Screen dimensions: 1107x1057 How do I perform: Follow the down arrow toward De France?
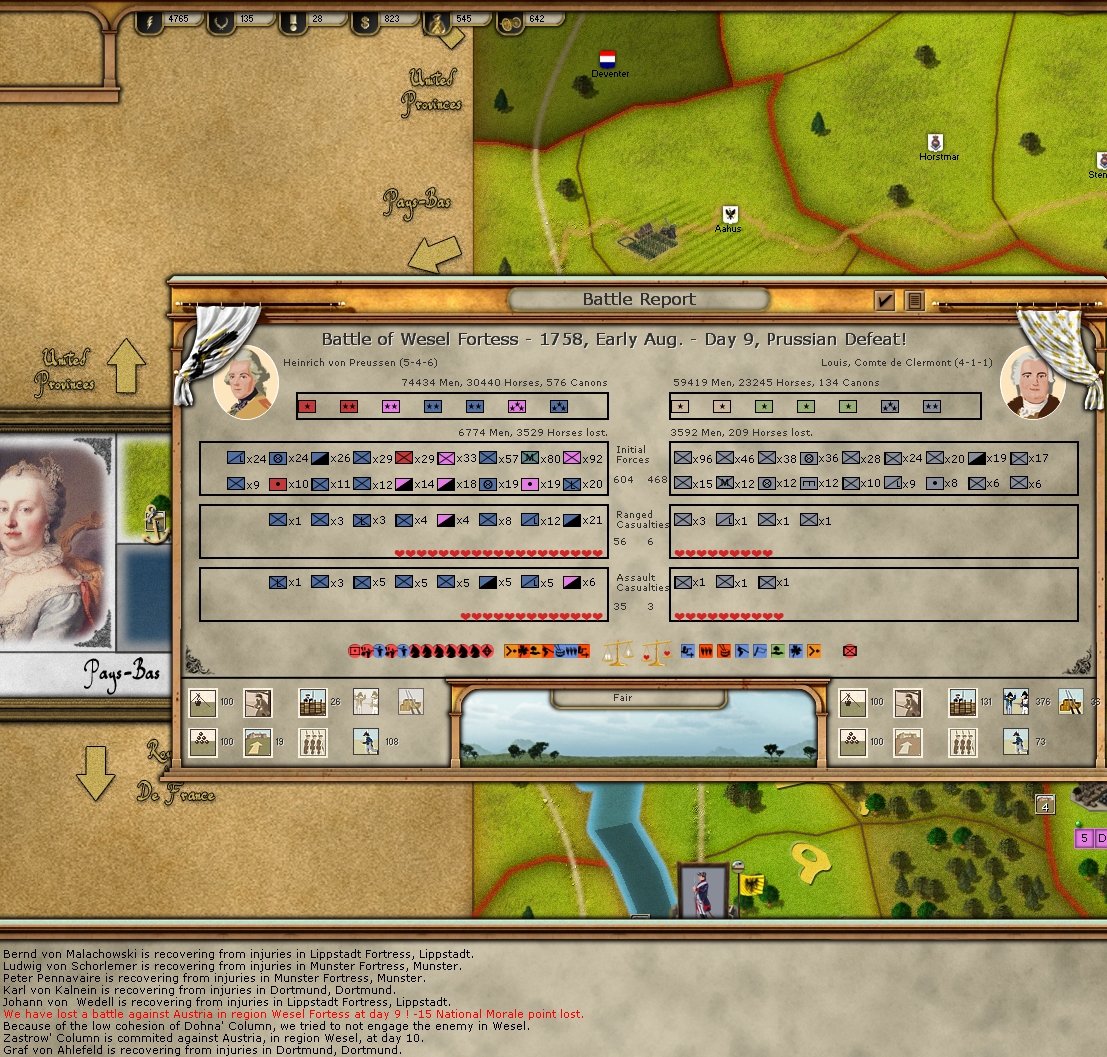point(96,773)
